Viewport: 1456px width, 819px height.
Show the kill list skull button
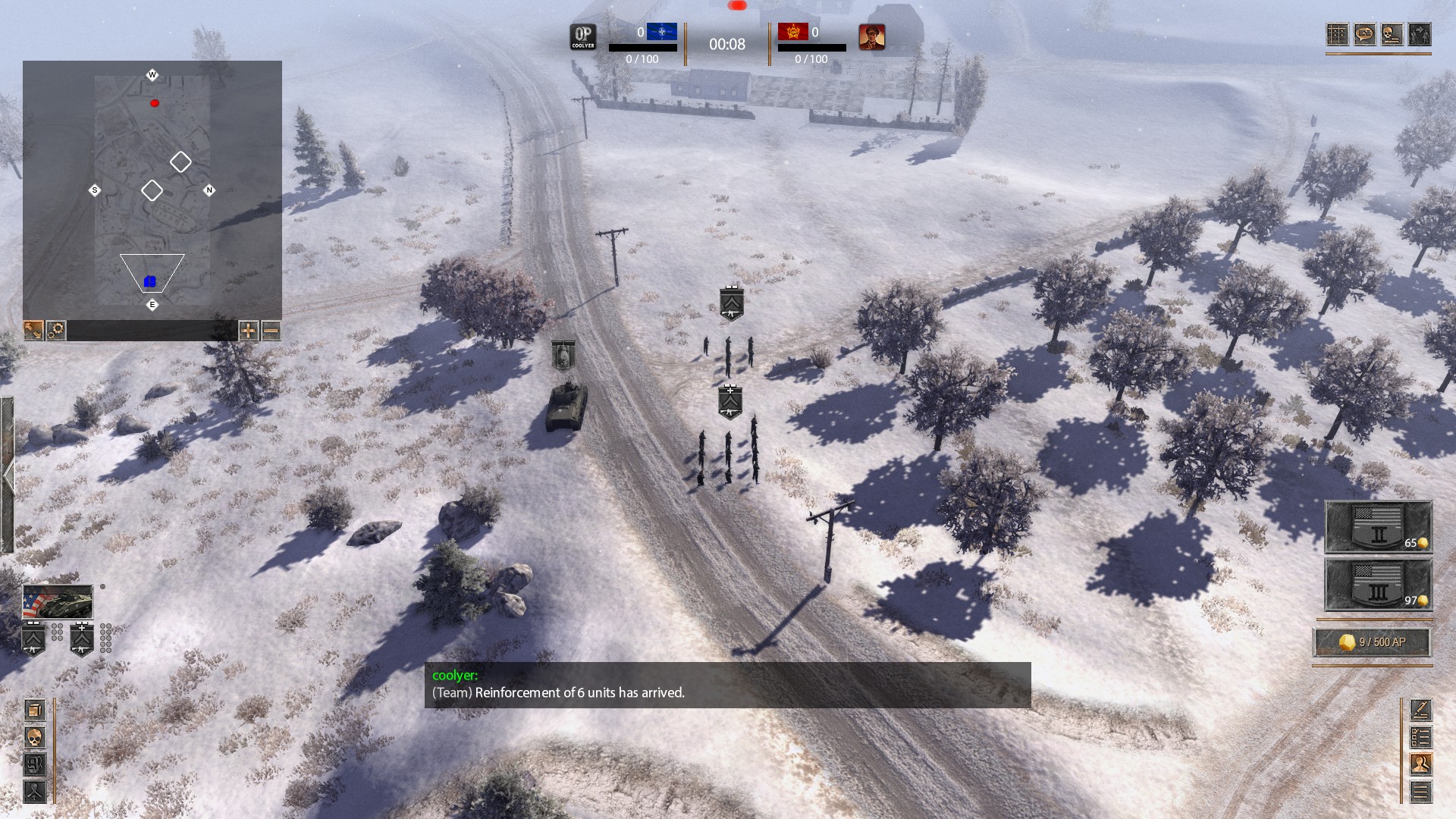pos(1392,34)
